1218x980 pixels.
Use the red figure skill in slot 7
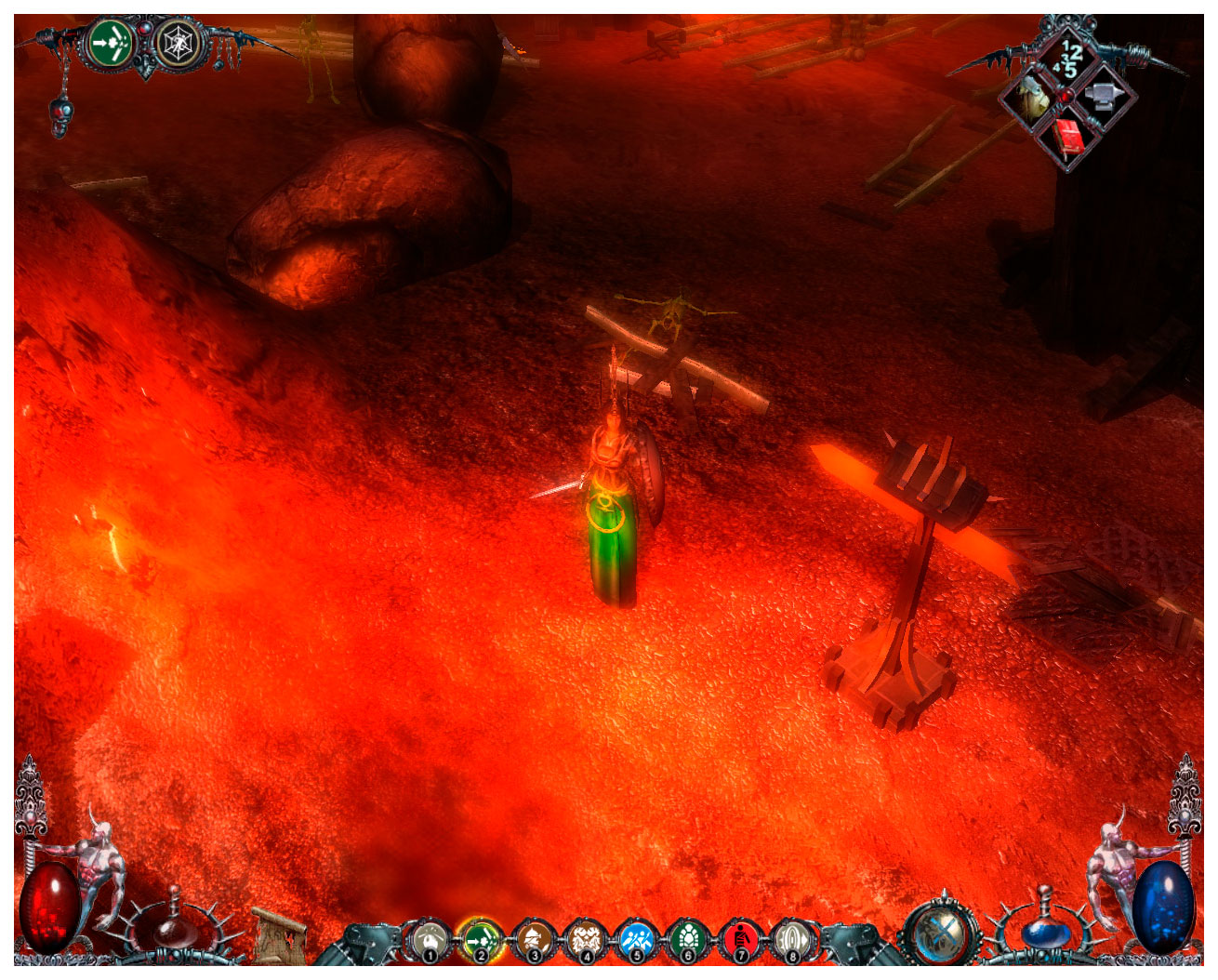(x=740, y=939)
